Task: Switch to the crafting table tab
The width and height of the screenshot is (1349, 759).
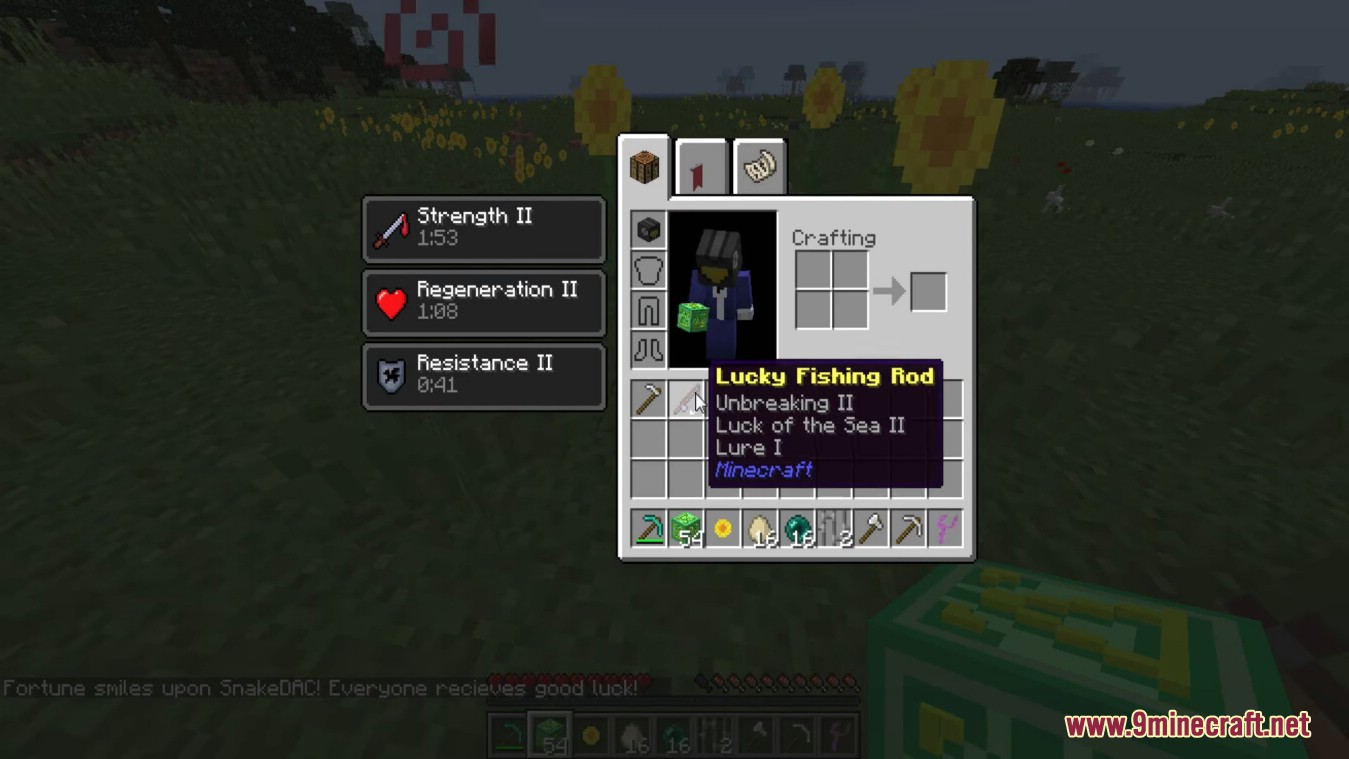Action: click(x=644, y=165)
